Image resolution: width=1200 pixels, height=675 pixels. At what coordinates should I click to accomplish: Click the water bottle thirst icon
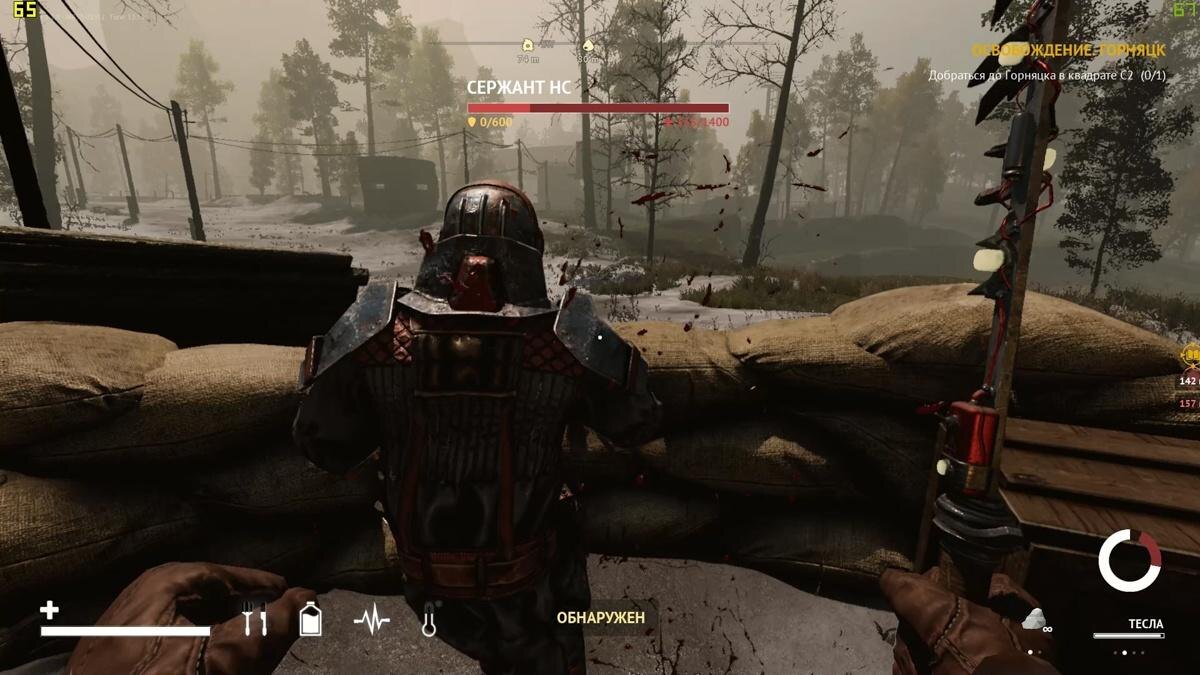pos(311,619)
